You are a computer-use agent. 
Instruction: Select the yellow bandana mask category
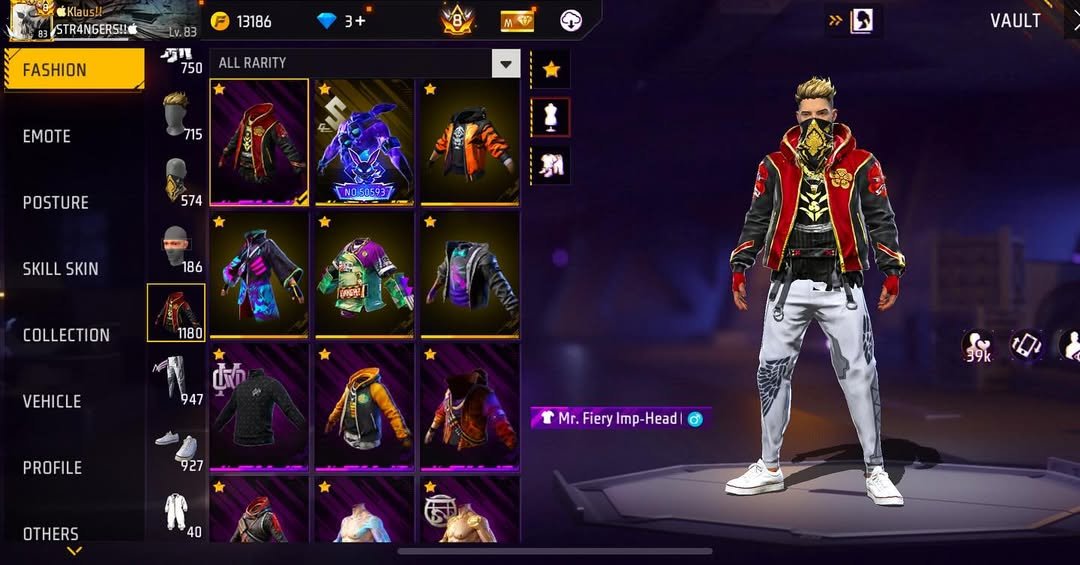176,181
